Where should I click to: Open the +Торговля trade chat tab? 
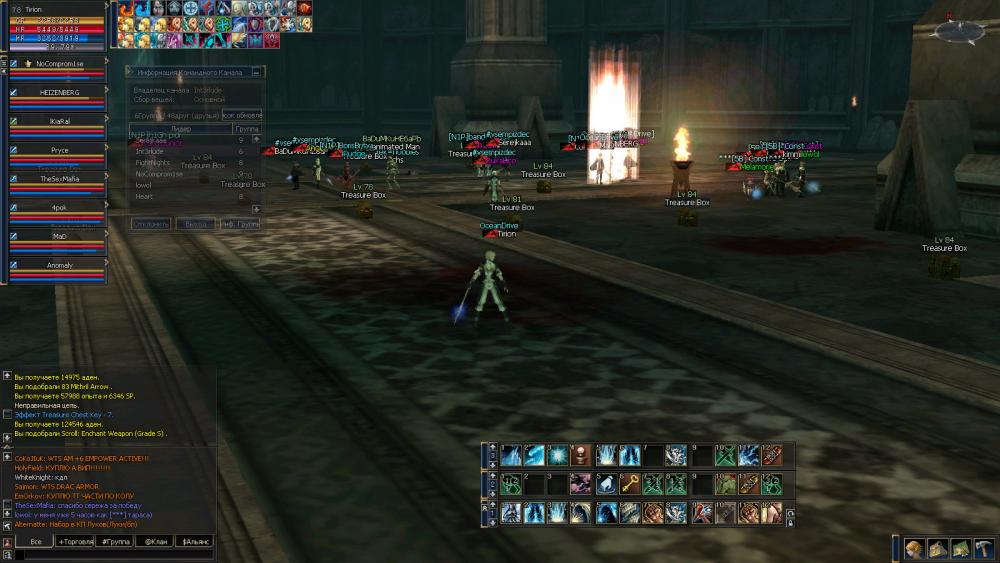(x=76, y=541)
